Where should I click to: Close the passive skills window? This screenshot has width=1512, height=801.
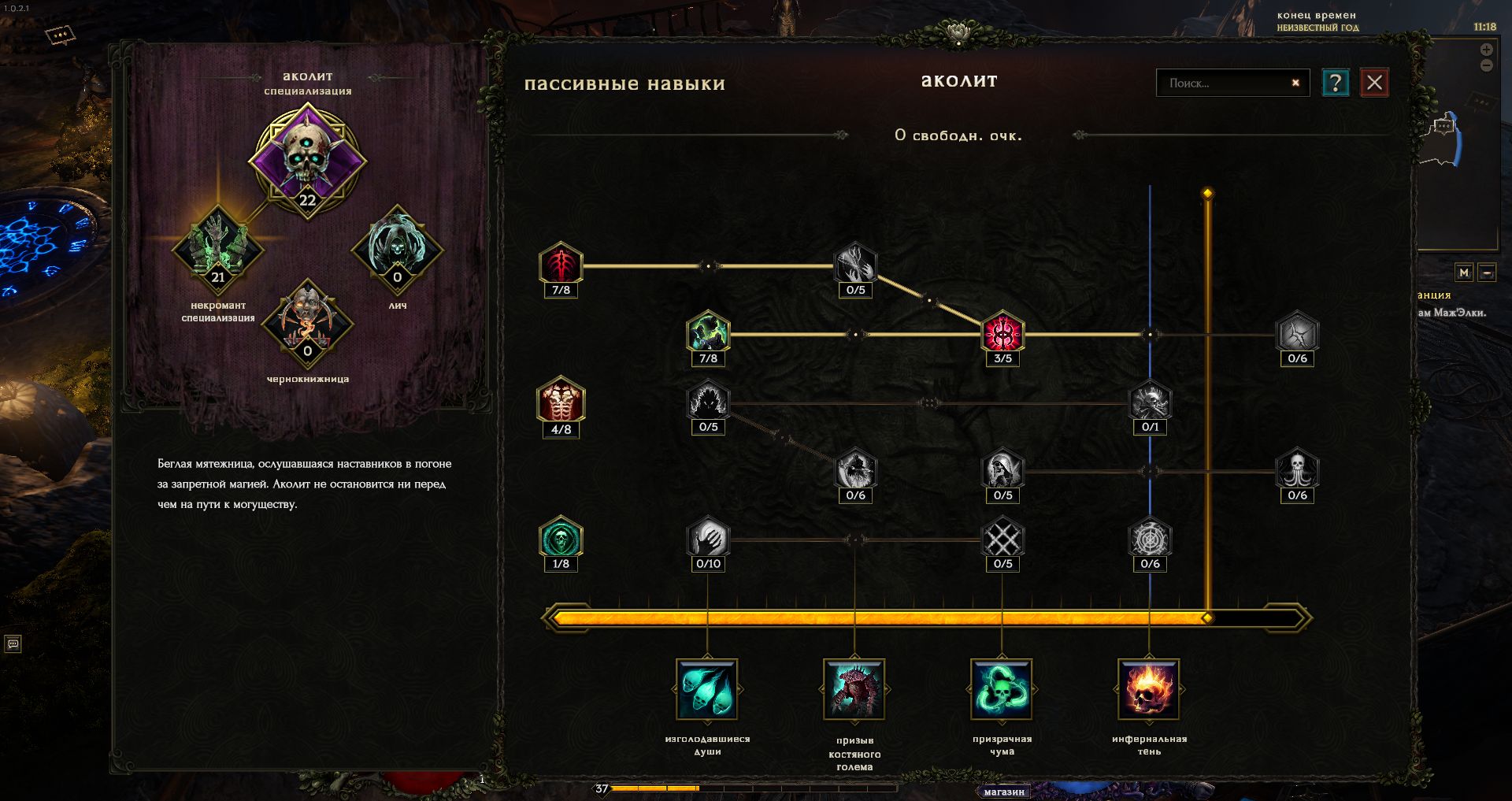(x=1374, y=83)
